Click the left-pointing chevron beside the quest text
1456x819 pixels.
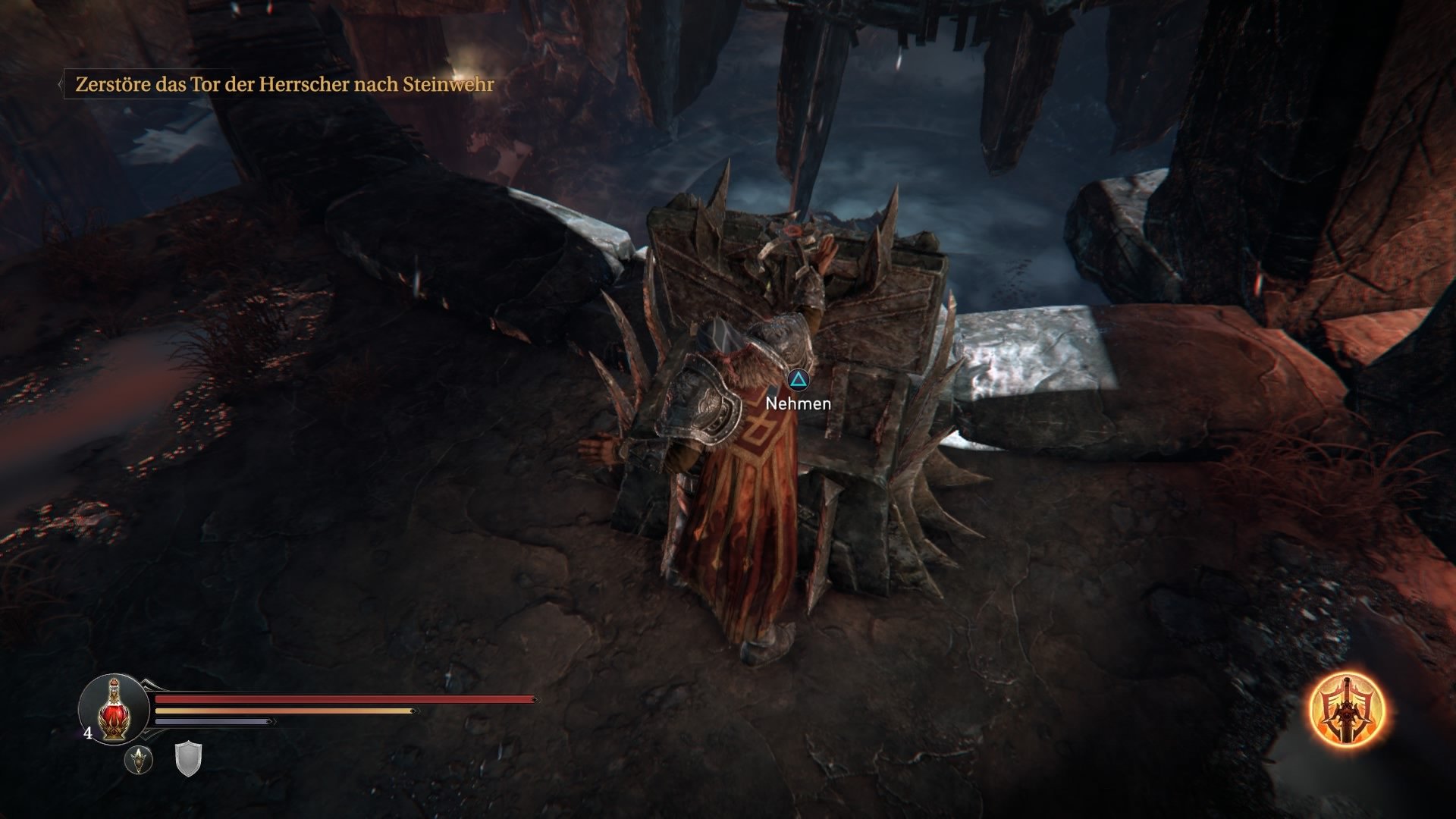[61, 85]
